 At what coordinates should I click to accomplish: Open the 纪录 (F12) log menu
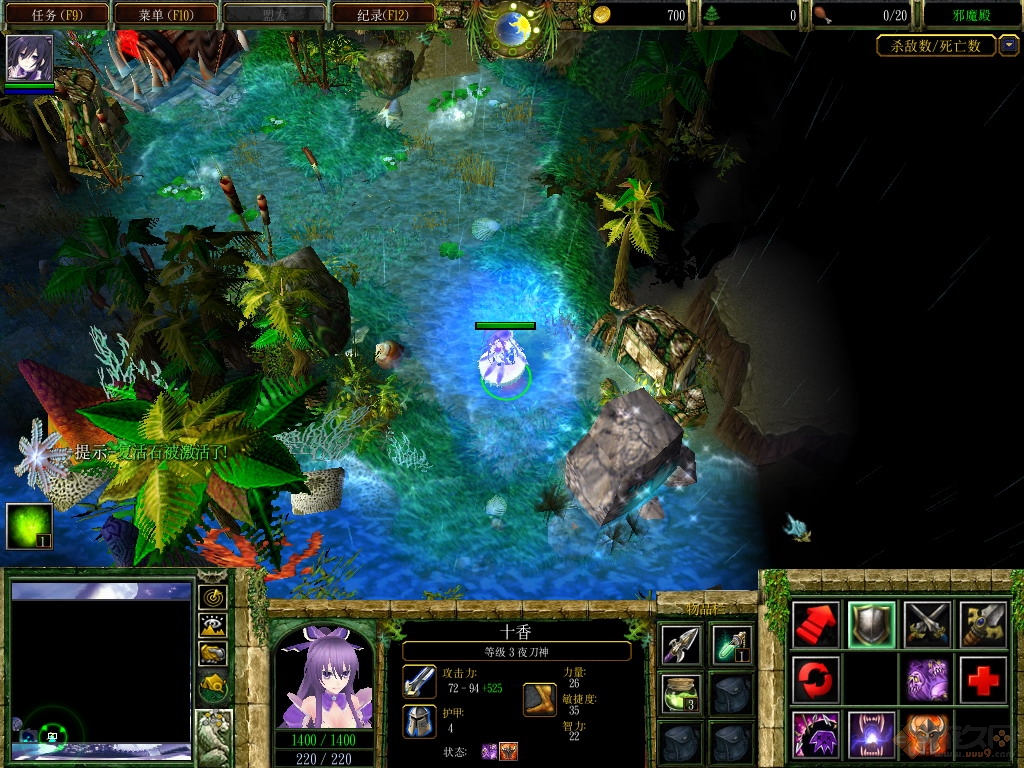(383, 14)
